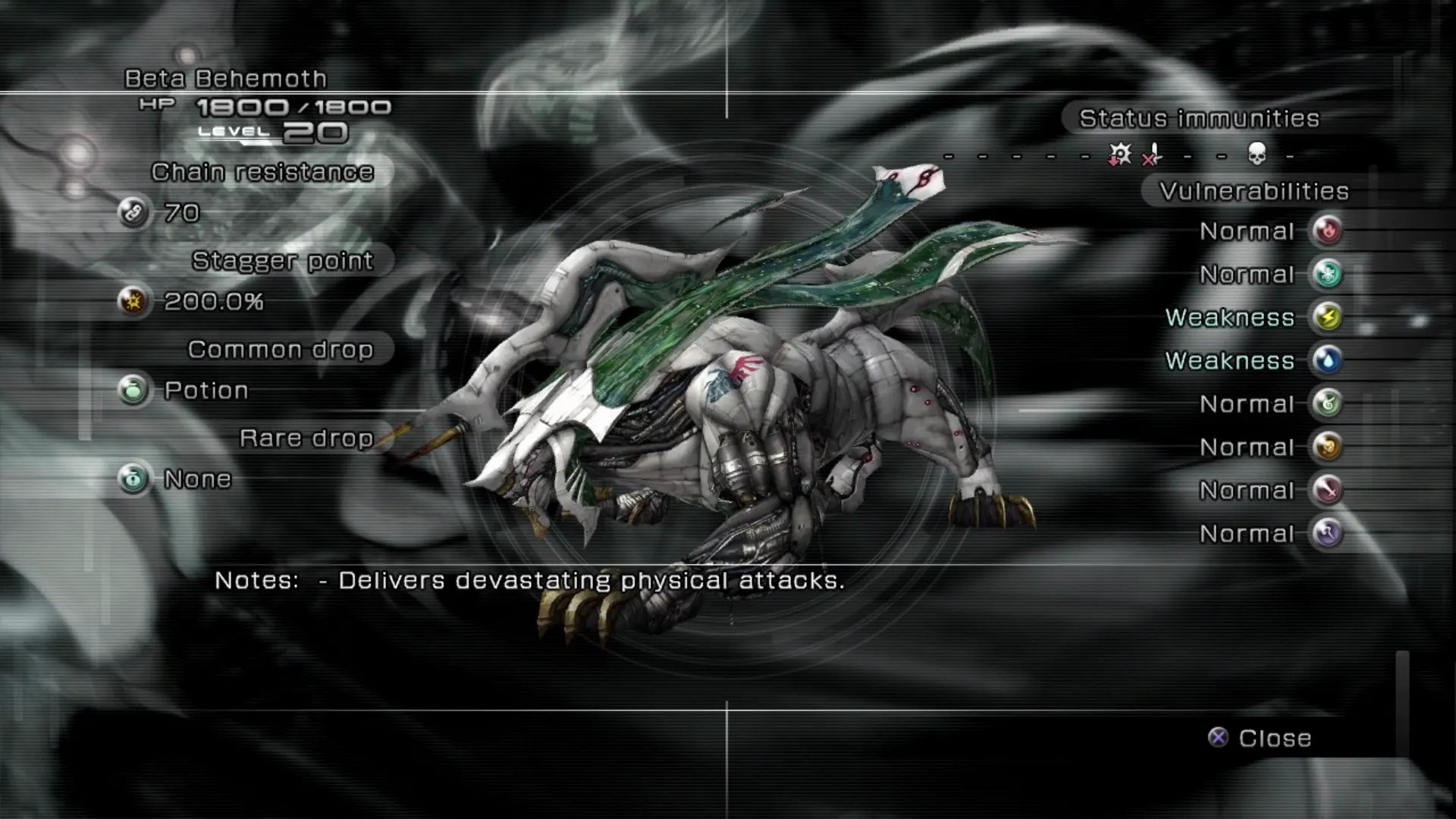Click the purple magic vulnerability icon

click(x=1328, y=533)
